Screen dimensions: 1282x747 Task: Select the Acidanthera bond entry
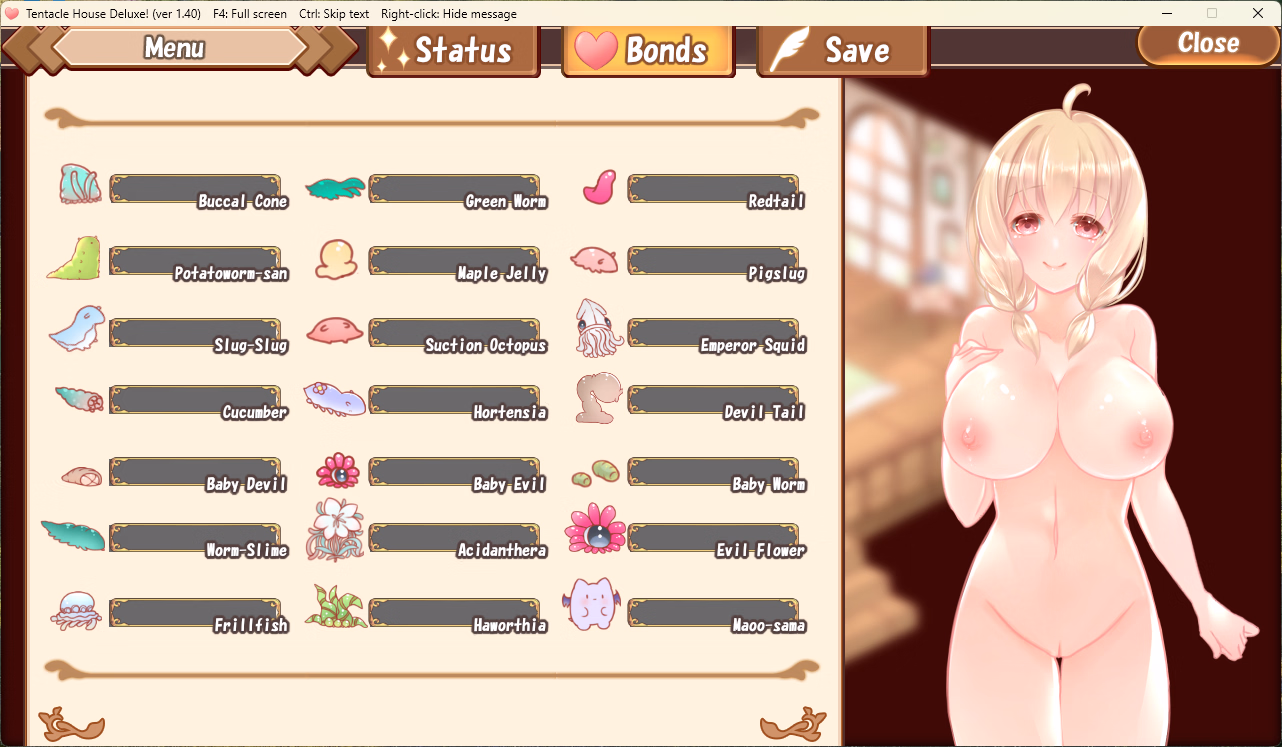tap(457, 538)
